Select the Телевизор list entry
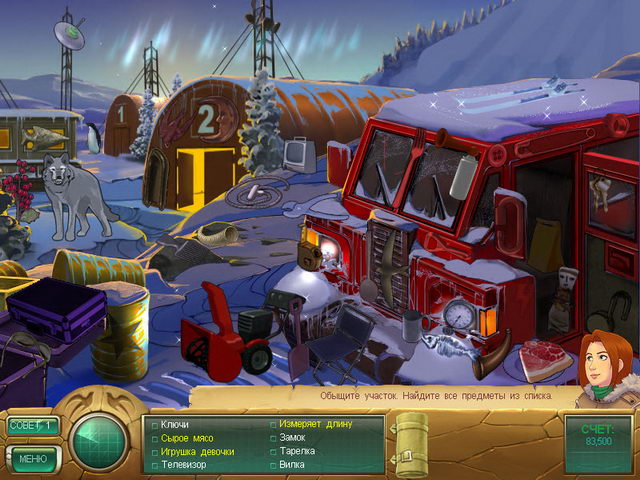Image resolution: width=640 pixels, height=480 pixels. [183, 464]
